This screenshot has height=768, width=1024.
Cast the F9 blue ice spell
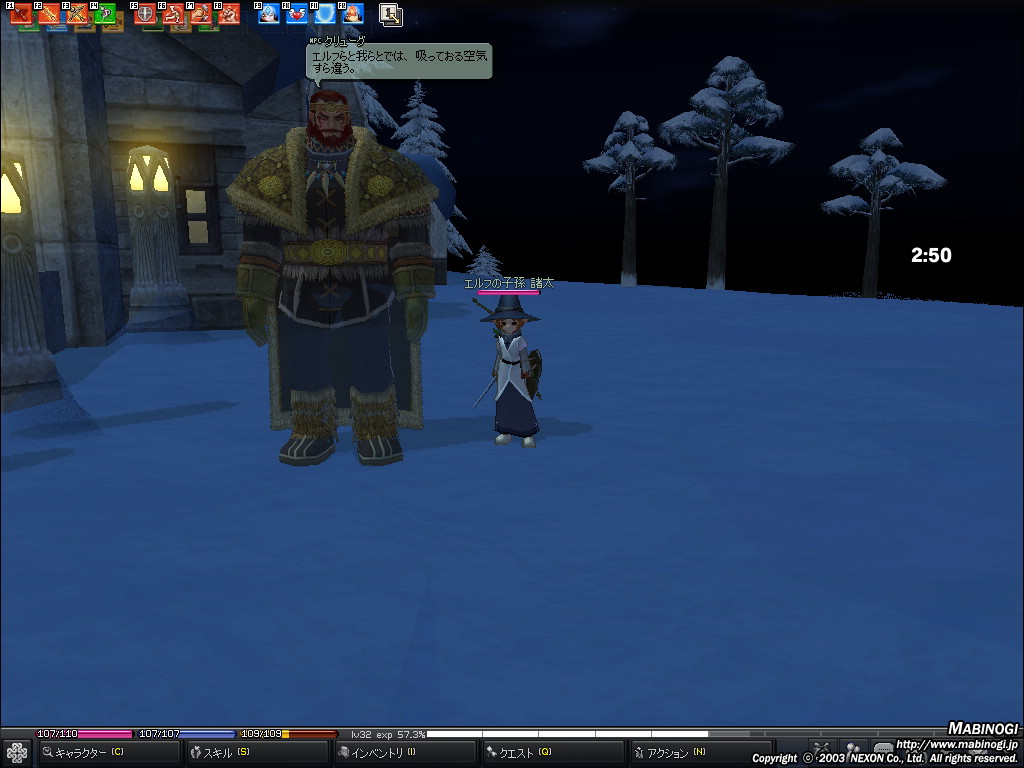[269, 15]
